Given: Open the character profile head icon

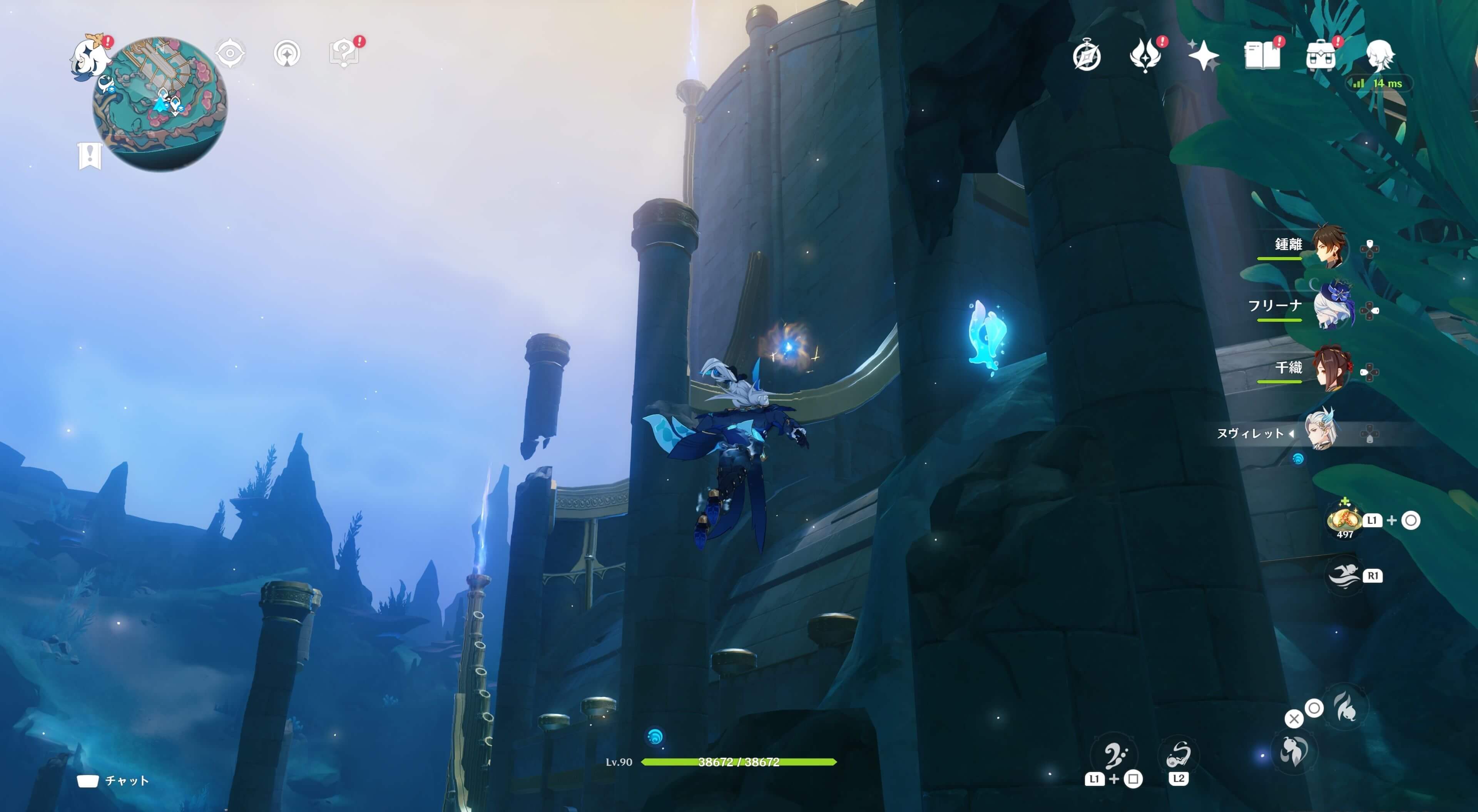Looking at the screenshot, I should click(1379, 56).
